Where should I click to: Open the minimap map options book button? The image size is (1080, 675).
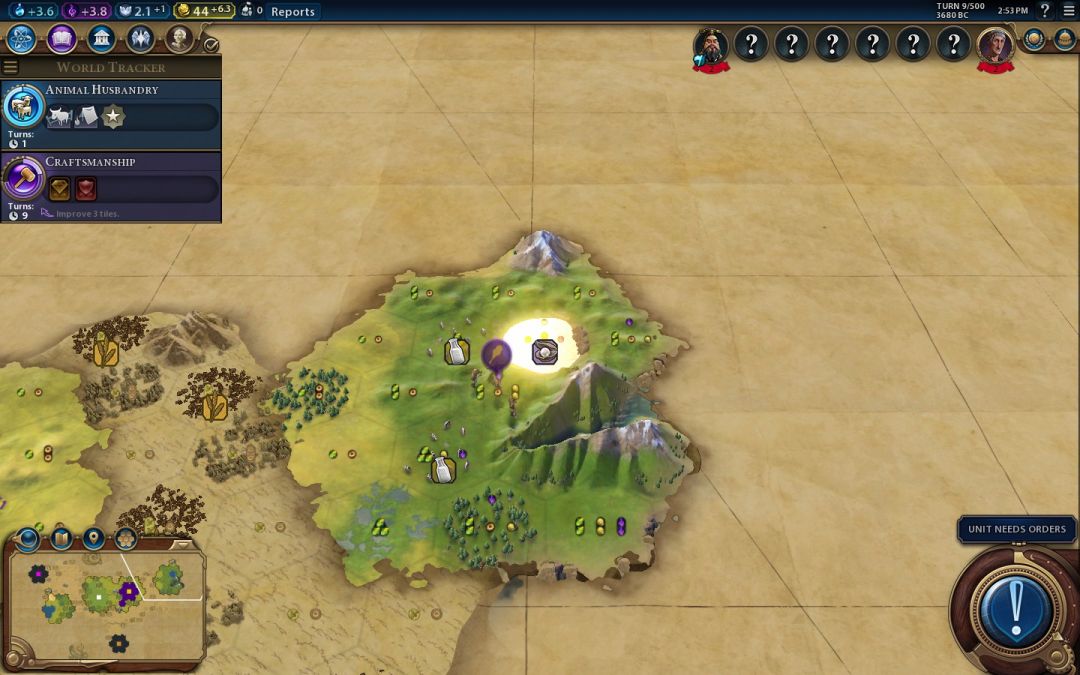(x=61, y=539)
